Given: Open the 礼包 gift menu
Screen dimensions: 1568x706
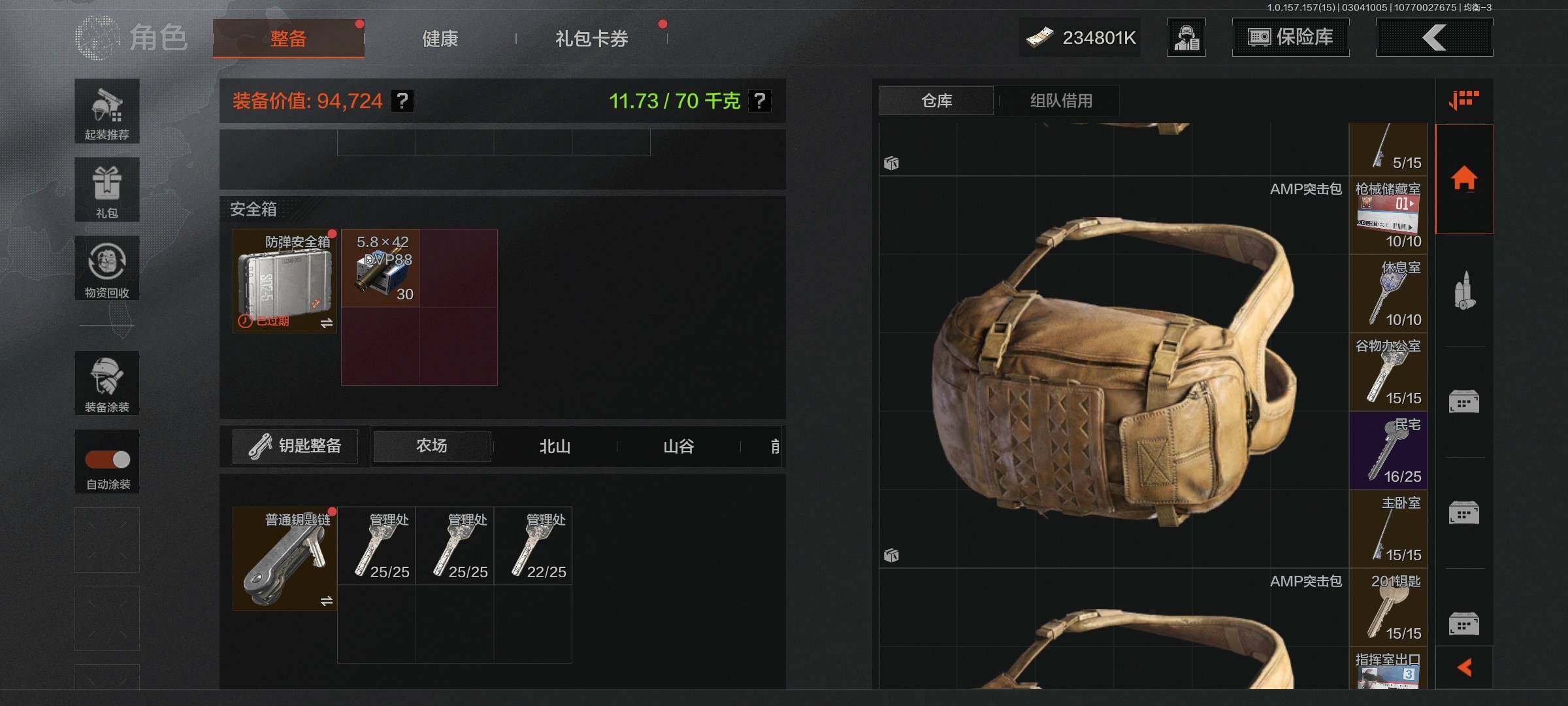Looking at the screenshot, I should (x=107, y=190).
